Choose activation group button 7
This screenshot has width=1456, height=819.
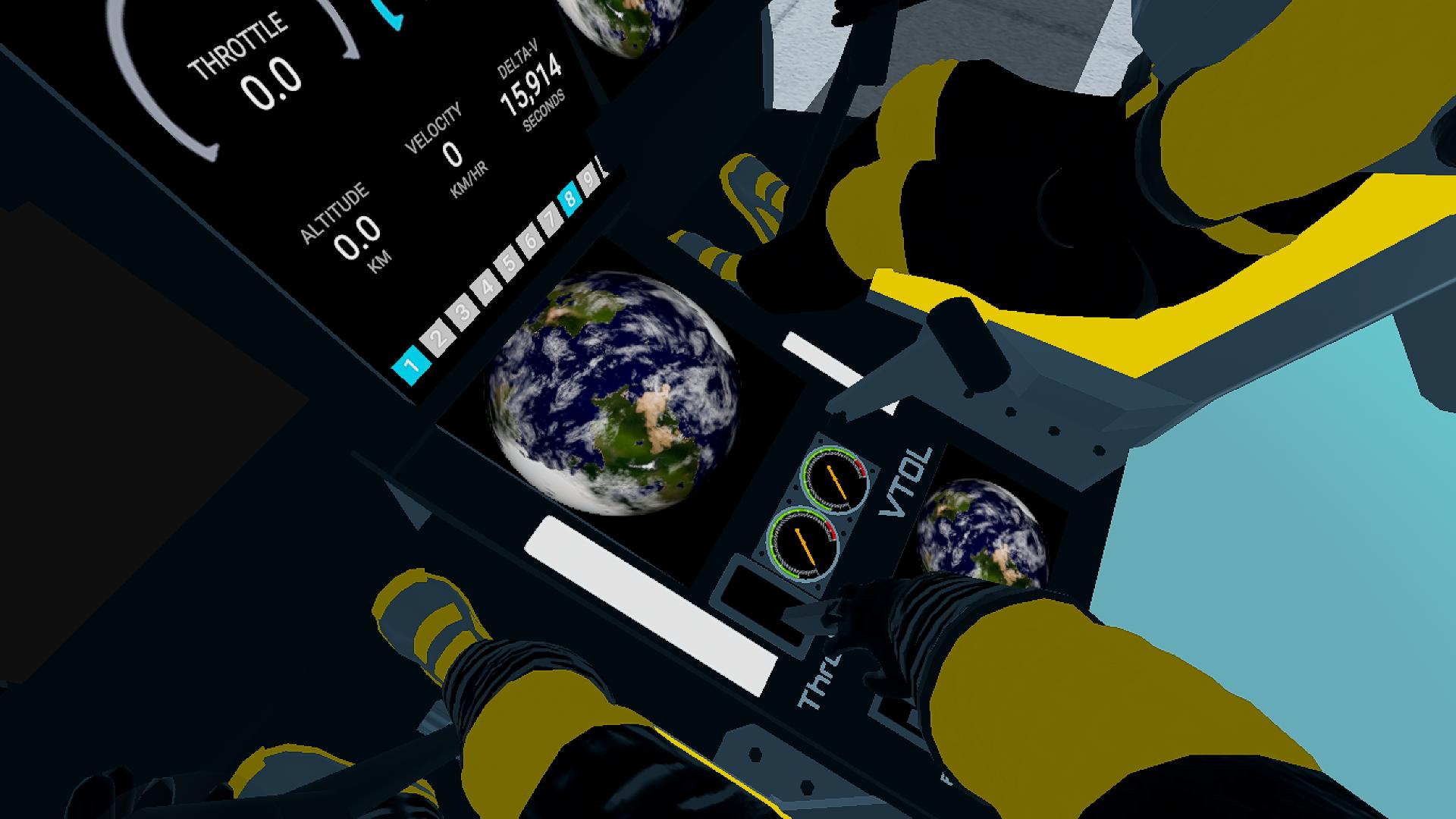(x=551, y=221)
